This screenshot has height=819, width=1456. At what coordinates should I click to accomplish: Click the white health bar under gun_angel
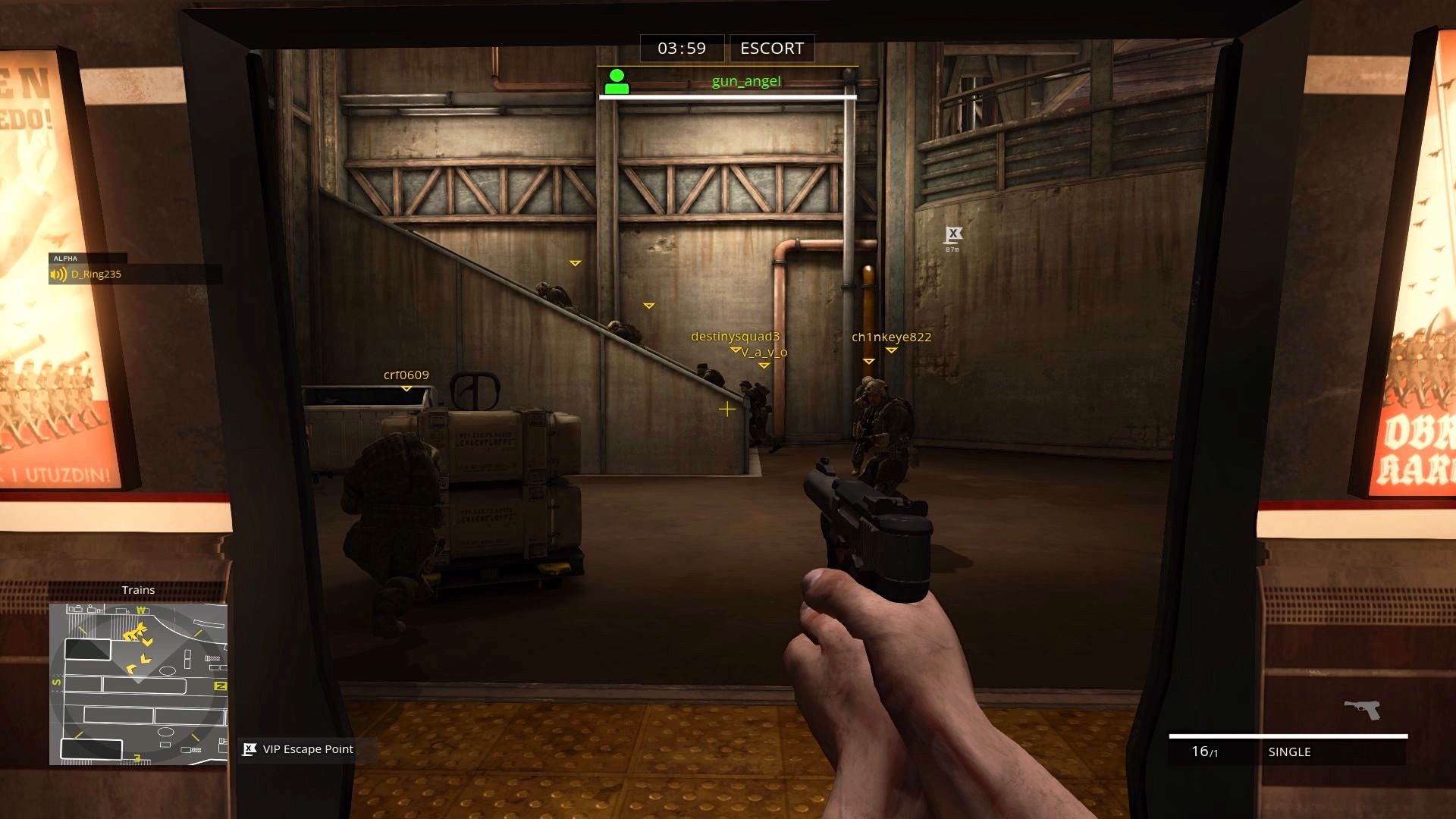729,96
